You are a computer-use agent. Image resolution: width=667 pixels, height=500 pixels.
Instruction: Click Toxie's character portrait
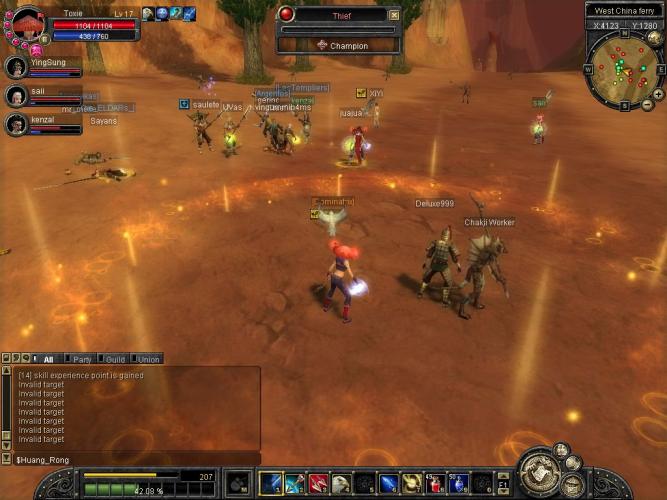pos(27,22)
